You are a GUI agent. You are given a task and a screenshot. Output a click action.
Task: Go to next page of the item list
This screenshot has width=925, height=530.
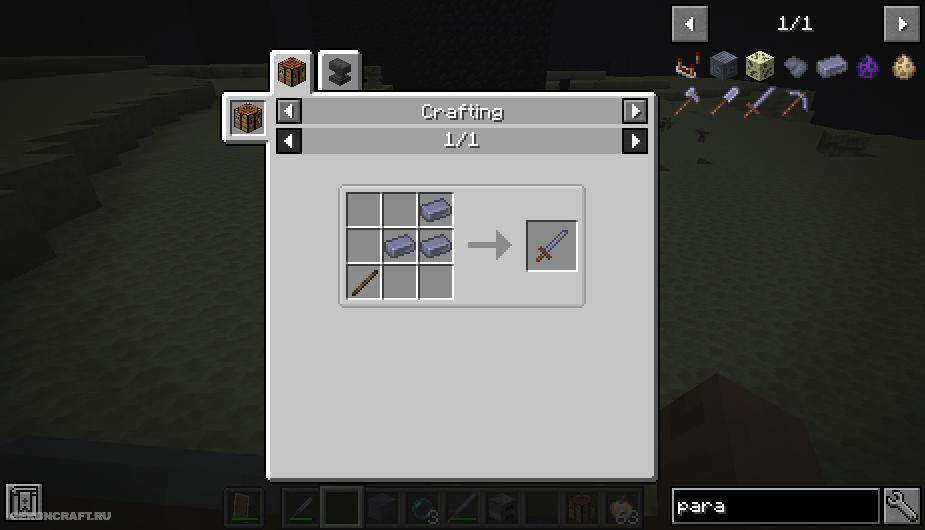coord(901,23)
